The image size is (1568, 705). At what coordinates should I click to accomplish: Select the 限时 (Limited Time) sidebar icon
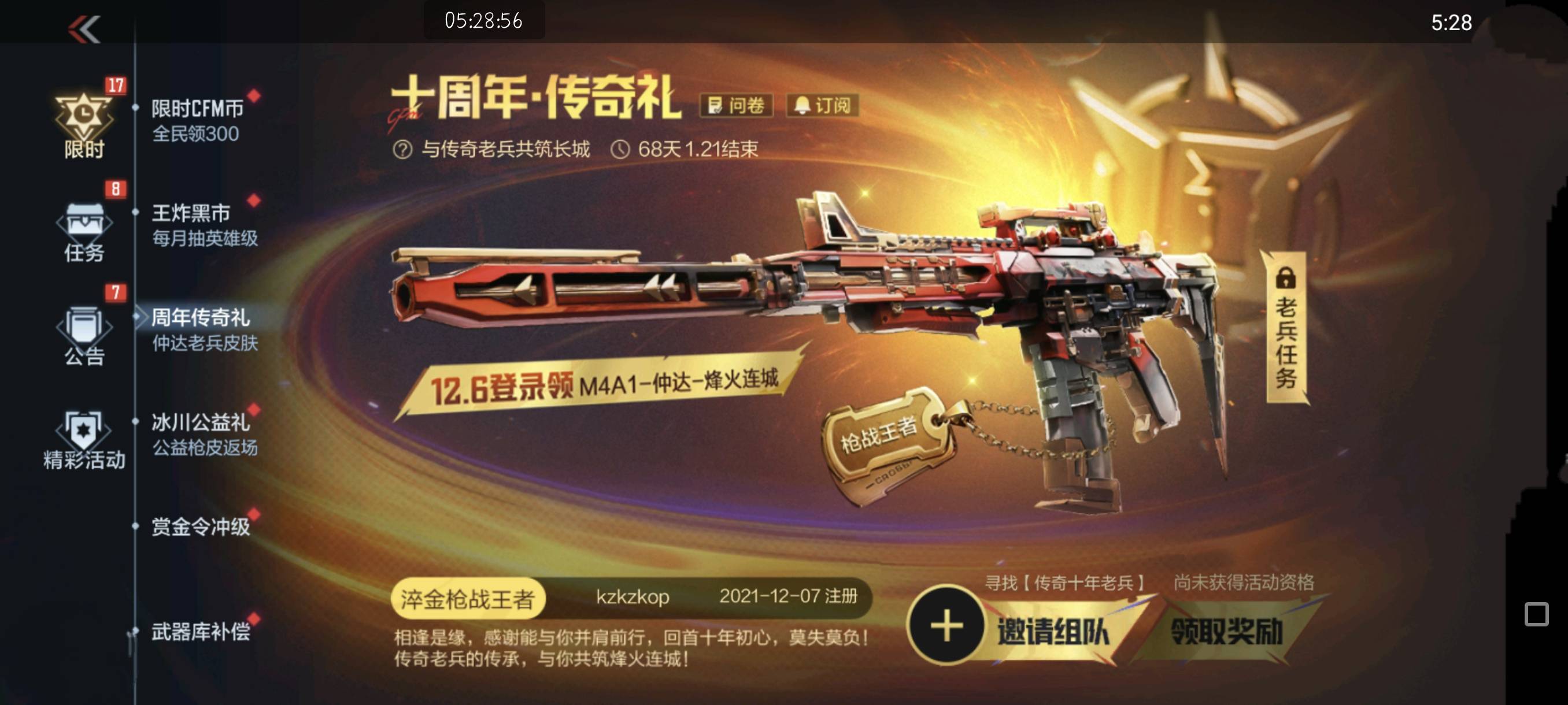tap(84, 115)
